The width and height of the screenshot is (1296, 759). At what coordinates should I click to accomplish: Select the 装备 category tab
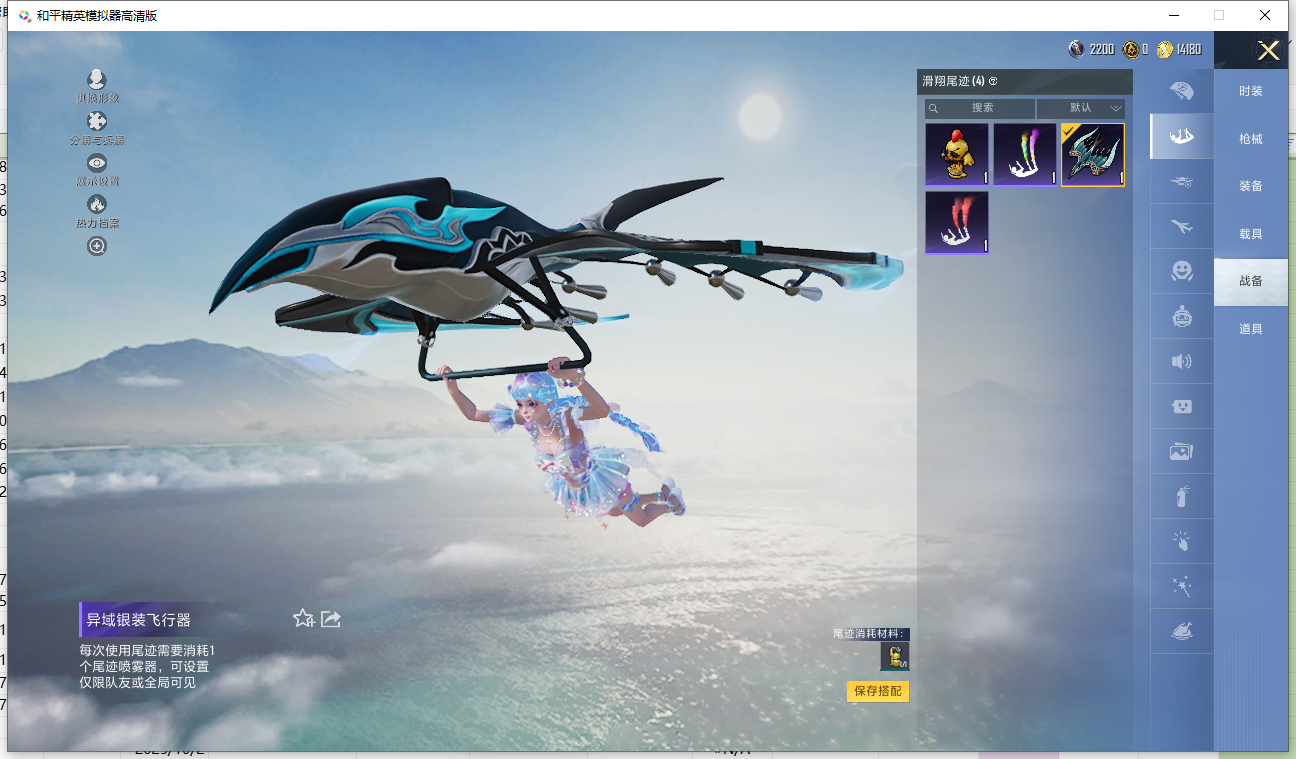(1250, 186)
